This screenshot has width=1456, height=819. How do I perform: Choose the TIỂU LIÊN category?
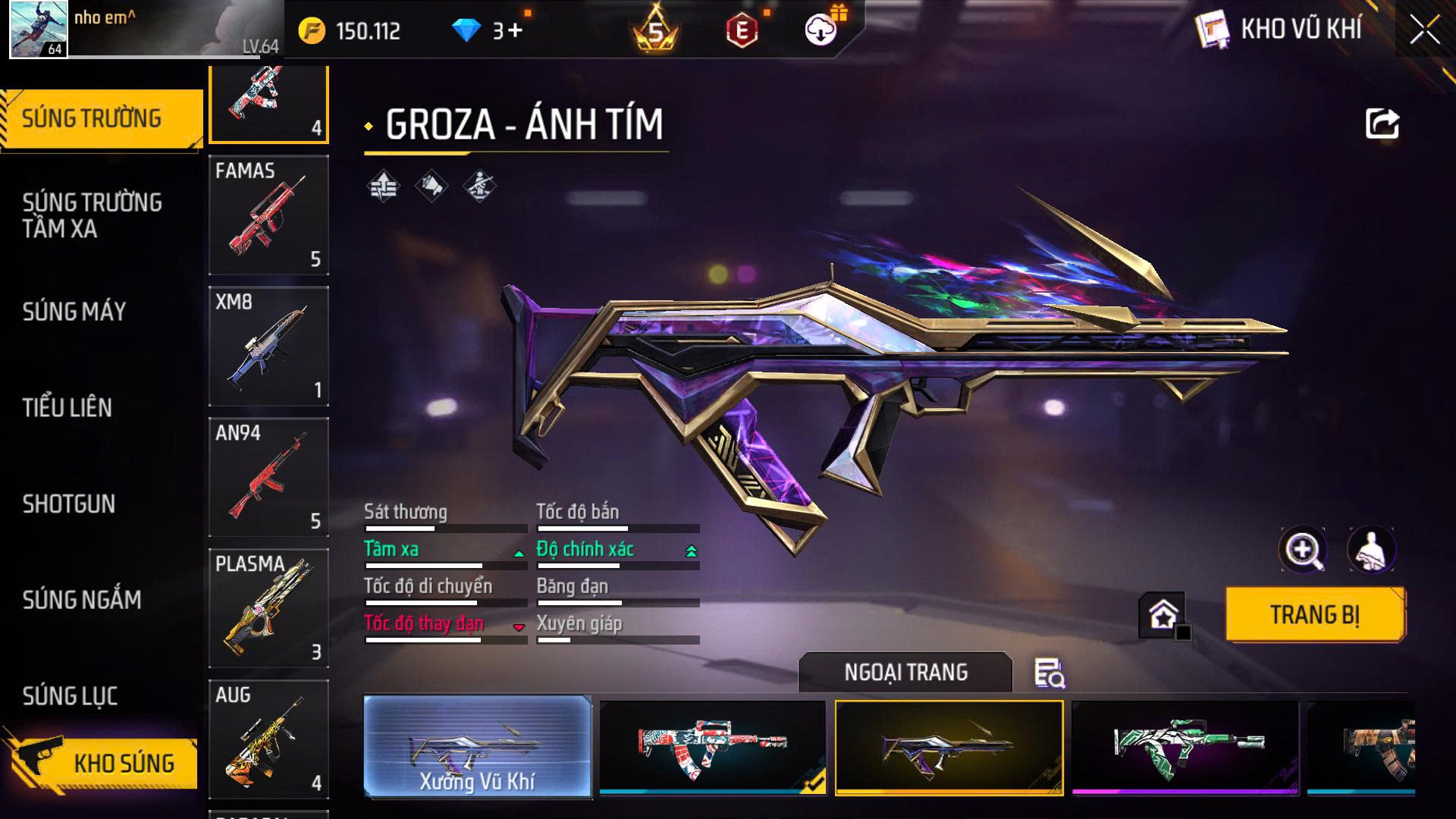67,408
